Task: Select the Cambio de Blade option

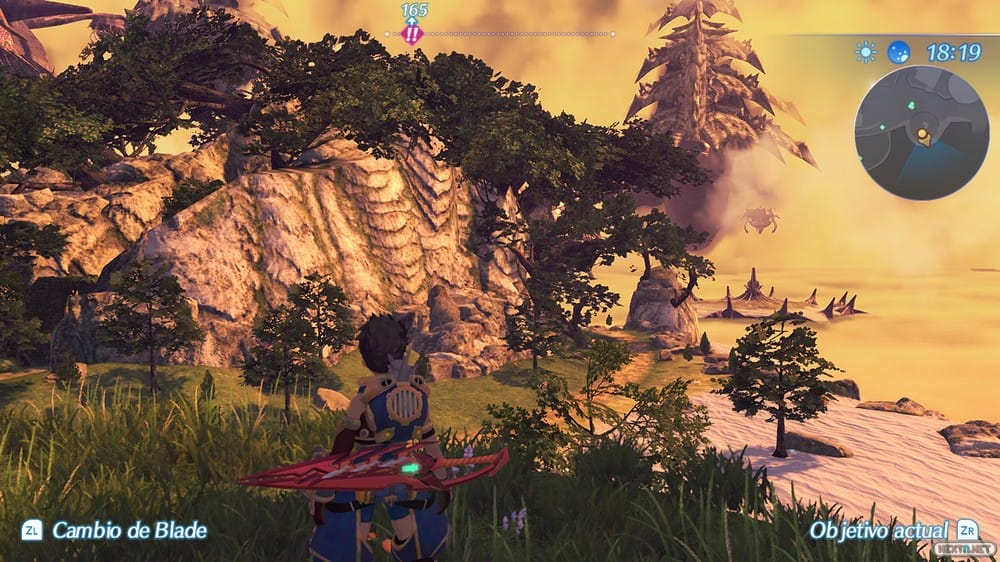Action: pyautogui.click(x=129, y=530)
